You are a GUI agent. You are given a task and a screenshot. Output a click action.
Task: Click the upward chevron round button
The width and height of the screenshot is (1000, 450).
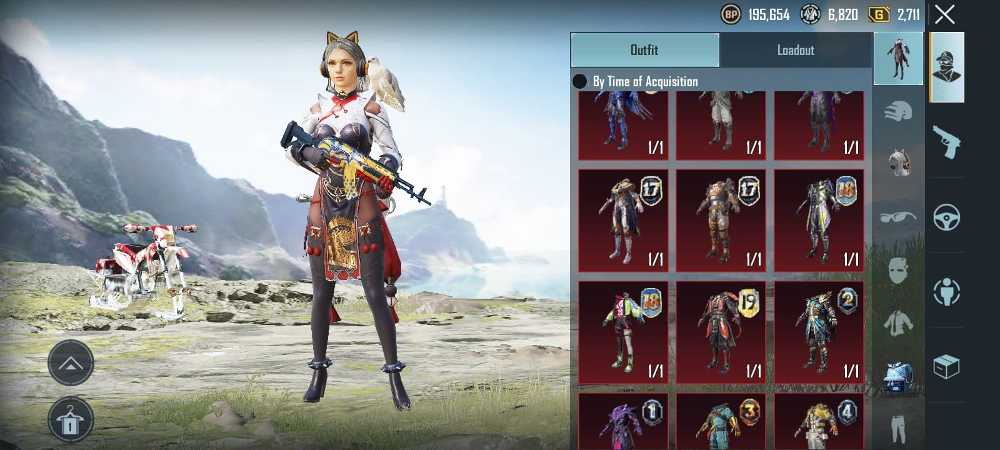[71, 363]
